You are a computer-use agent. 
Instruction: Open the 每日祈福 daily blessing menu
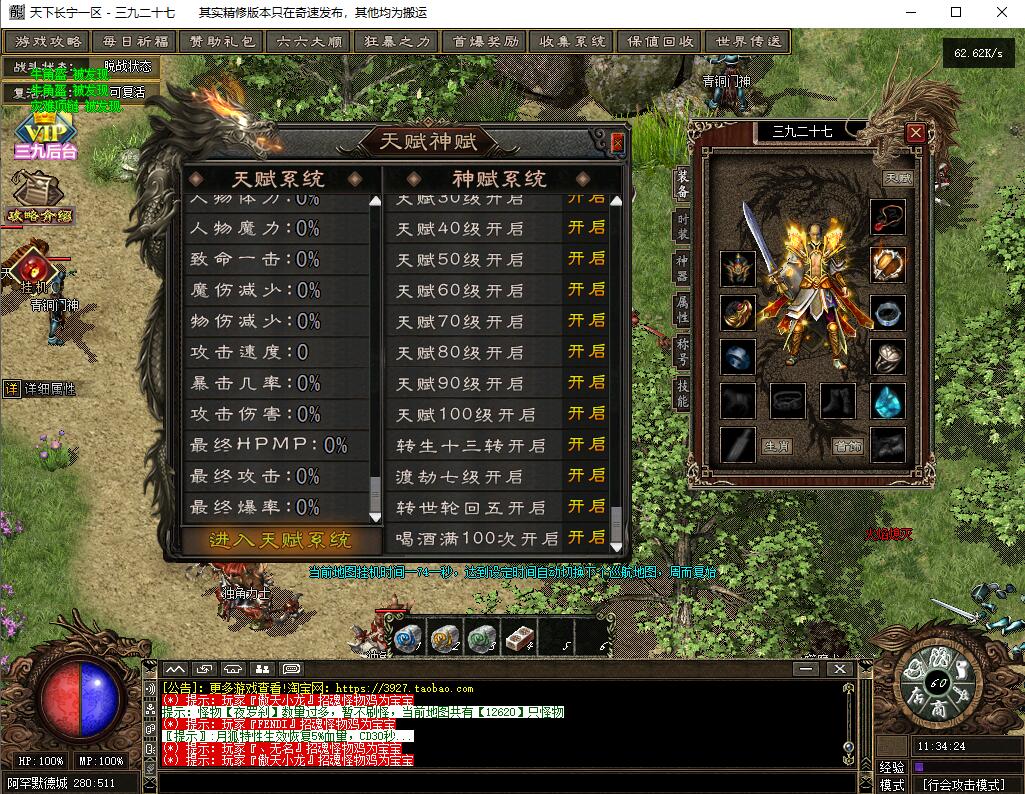(x=135, y=42)
